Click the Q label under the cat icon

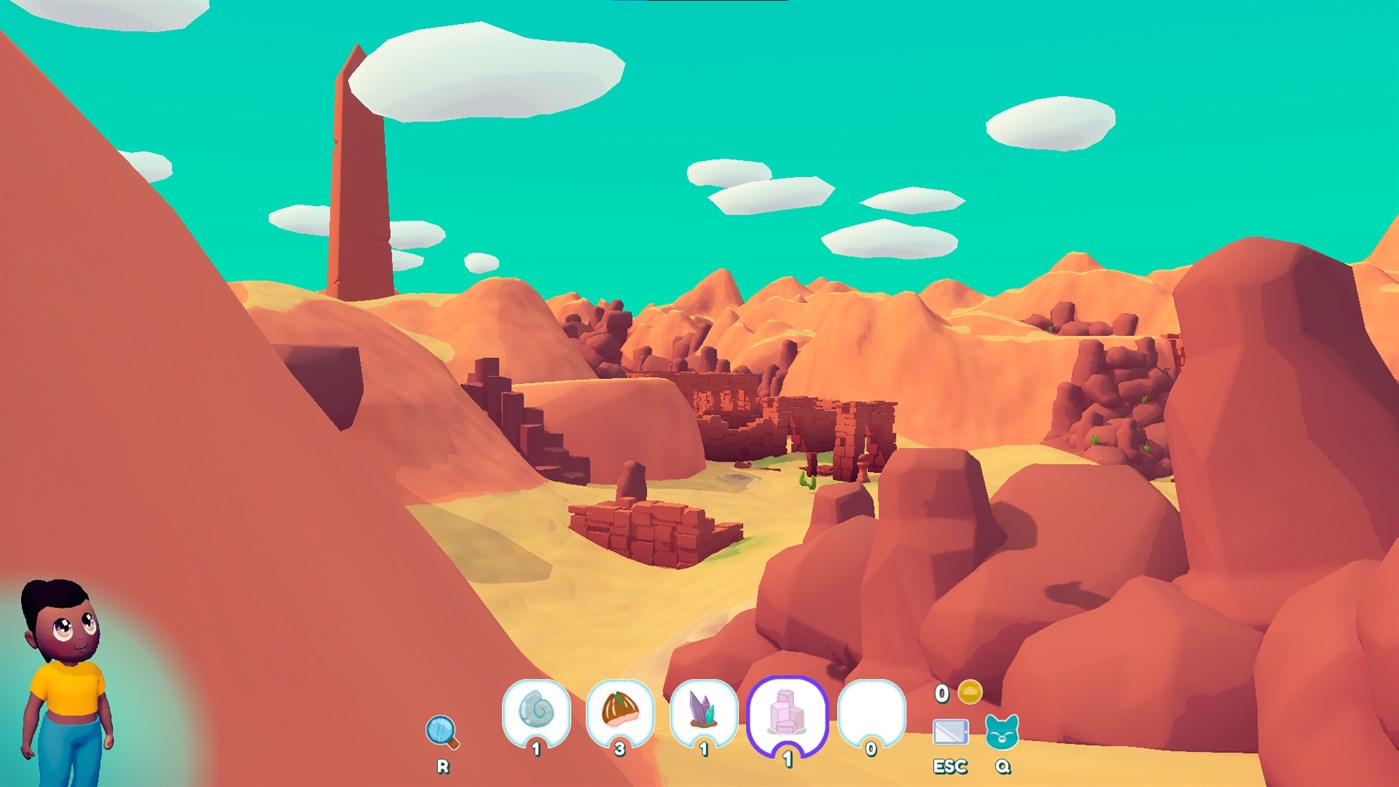click(x=1003, y=765)
